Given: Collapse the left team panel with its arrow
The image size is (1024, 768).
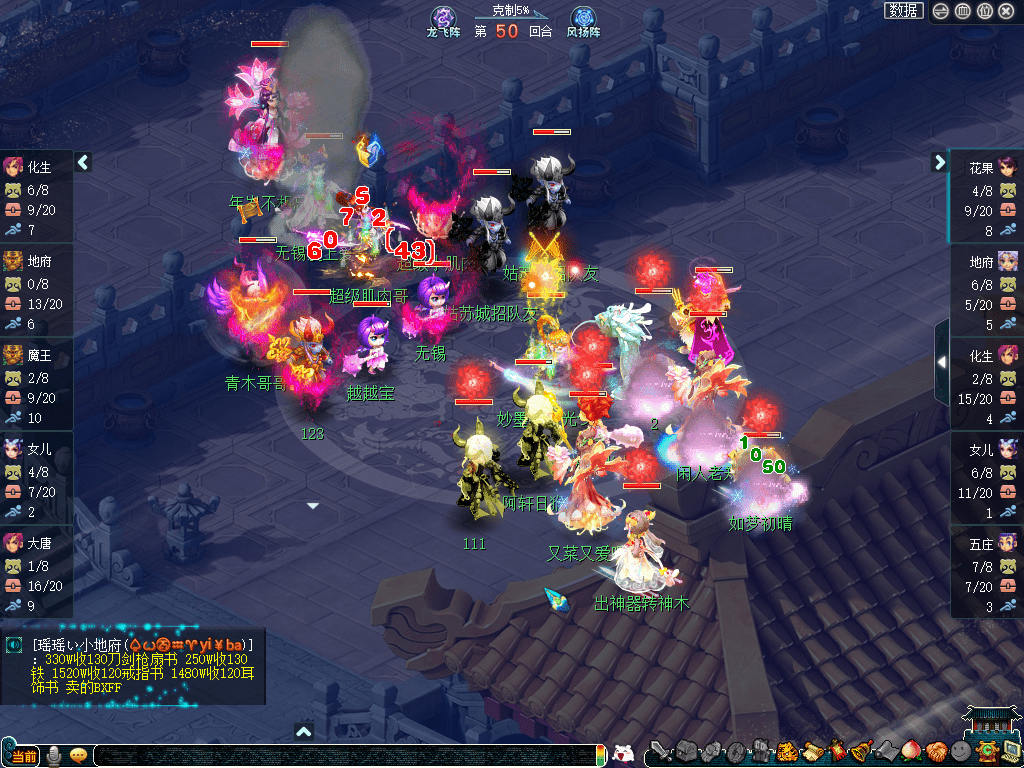Looking at the screenshot, I should [84, 162].
